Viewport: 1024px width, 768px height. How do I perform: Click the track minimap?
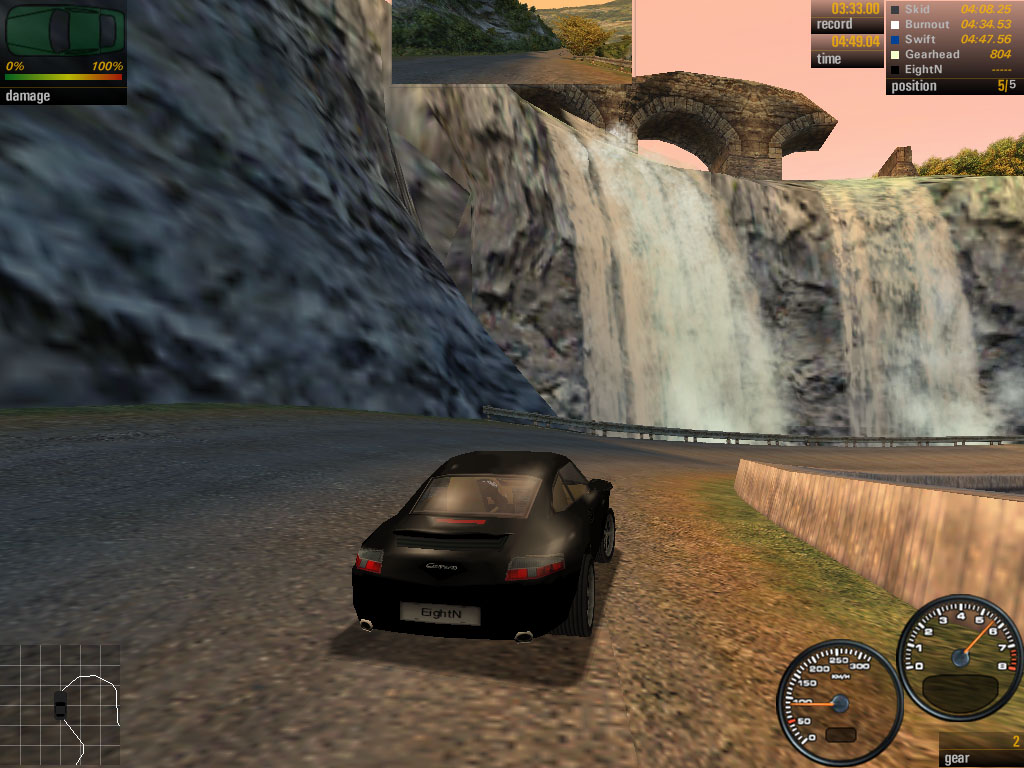click(x=61, y=703)
